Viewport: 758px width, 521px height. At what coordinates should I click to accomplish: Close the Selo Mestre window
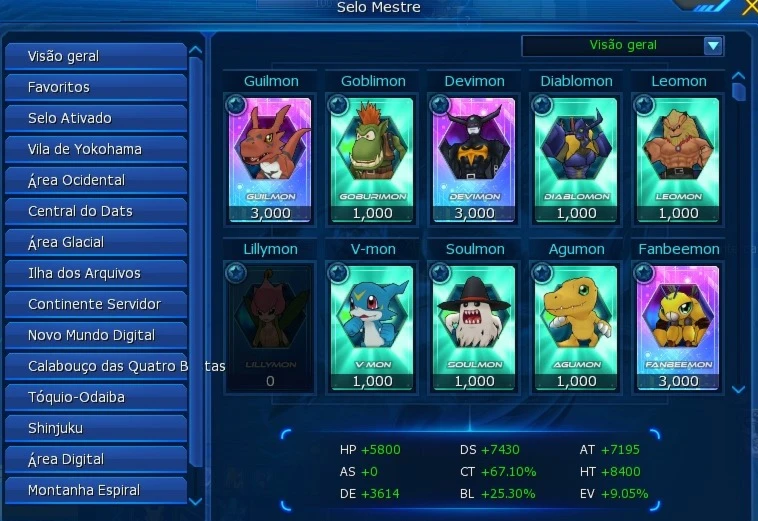pos(749,8)
